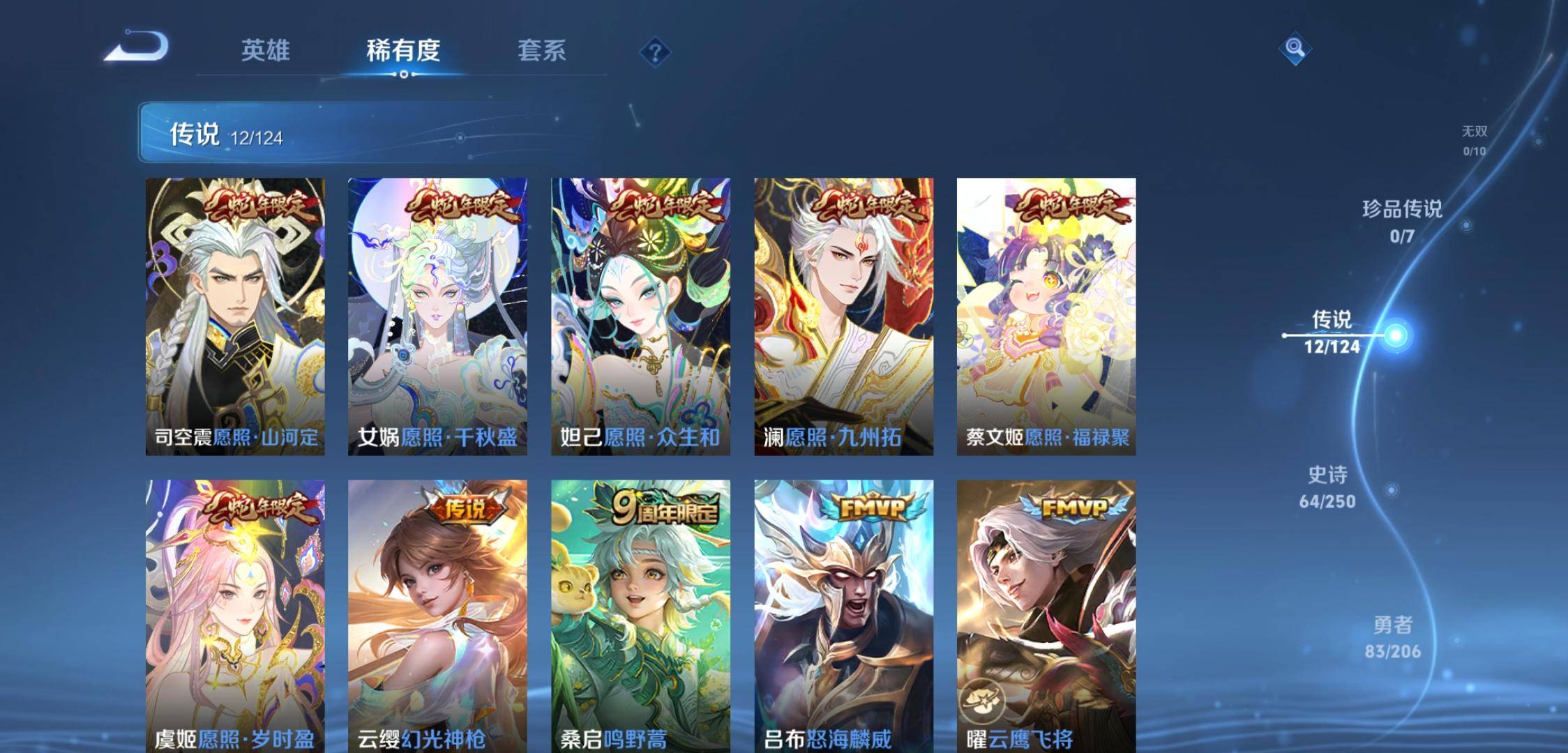
Task: Go back using the return arrow
Action: 138,47
